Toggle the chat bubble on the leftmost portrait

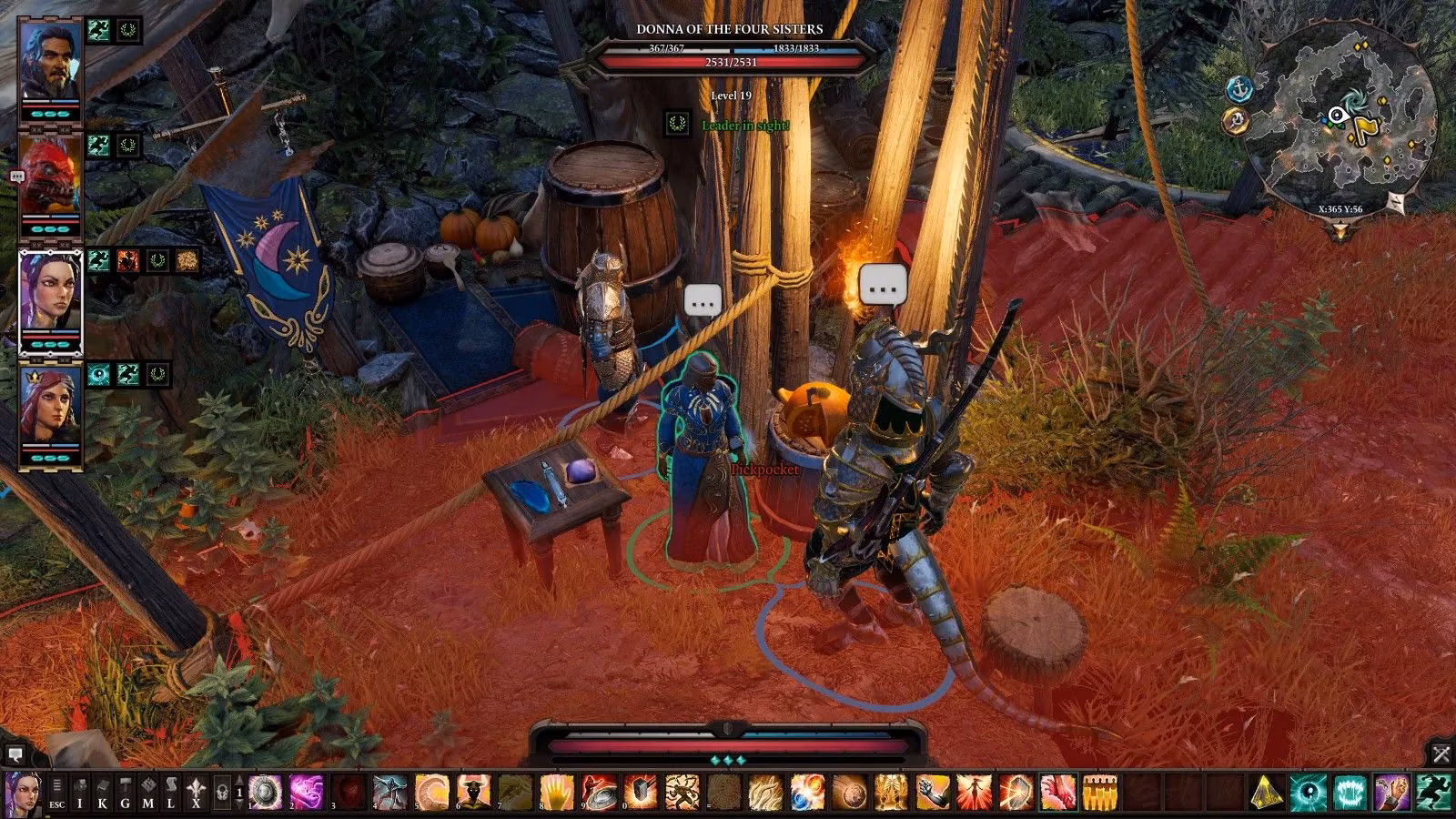click(15, 173)
